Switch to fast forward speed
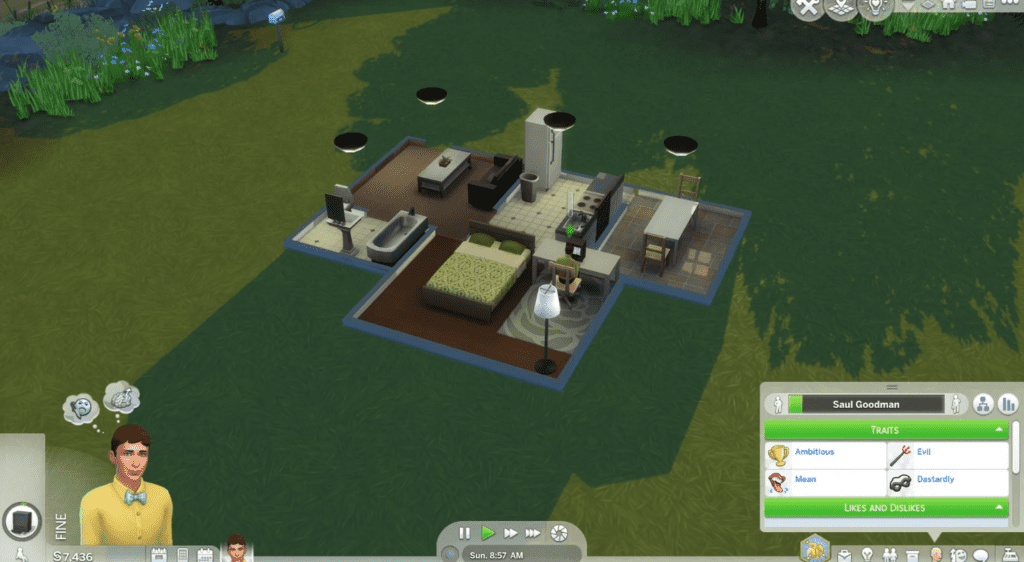The image size is (1024, 562). (510, 533)
